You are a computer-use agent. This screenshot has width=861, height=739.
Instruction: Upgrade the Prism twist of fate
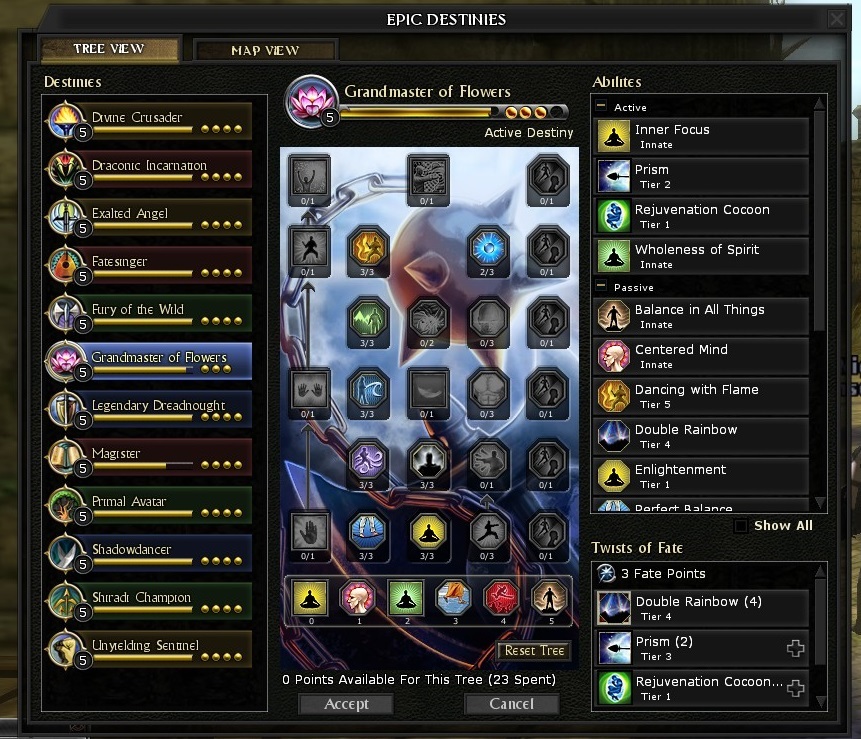pos(796,649)
